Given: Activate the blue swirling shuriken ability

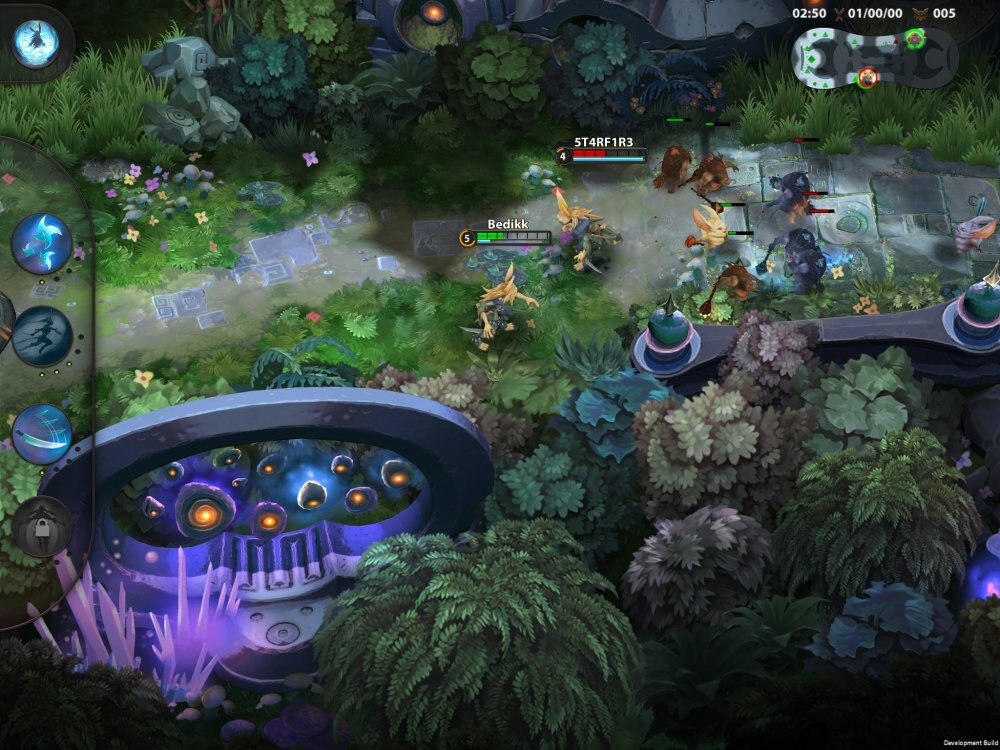Looking at the screenshot, I should click(42, 243).
